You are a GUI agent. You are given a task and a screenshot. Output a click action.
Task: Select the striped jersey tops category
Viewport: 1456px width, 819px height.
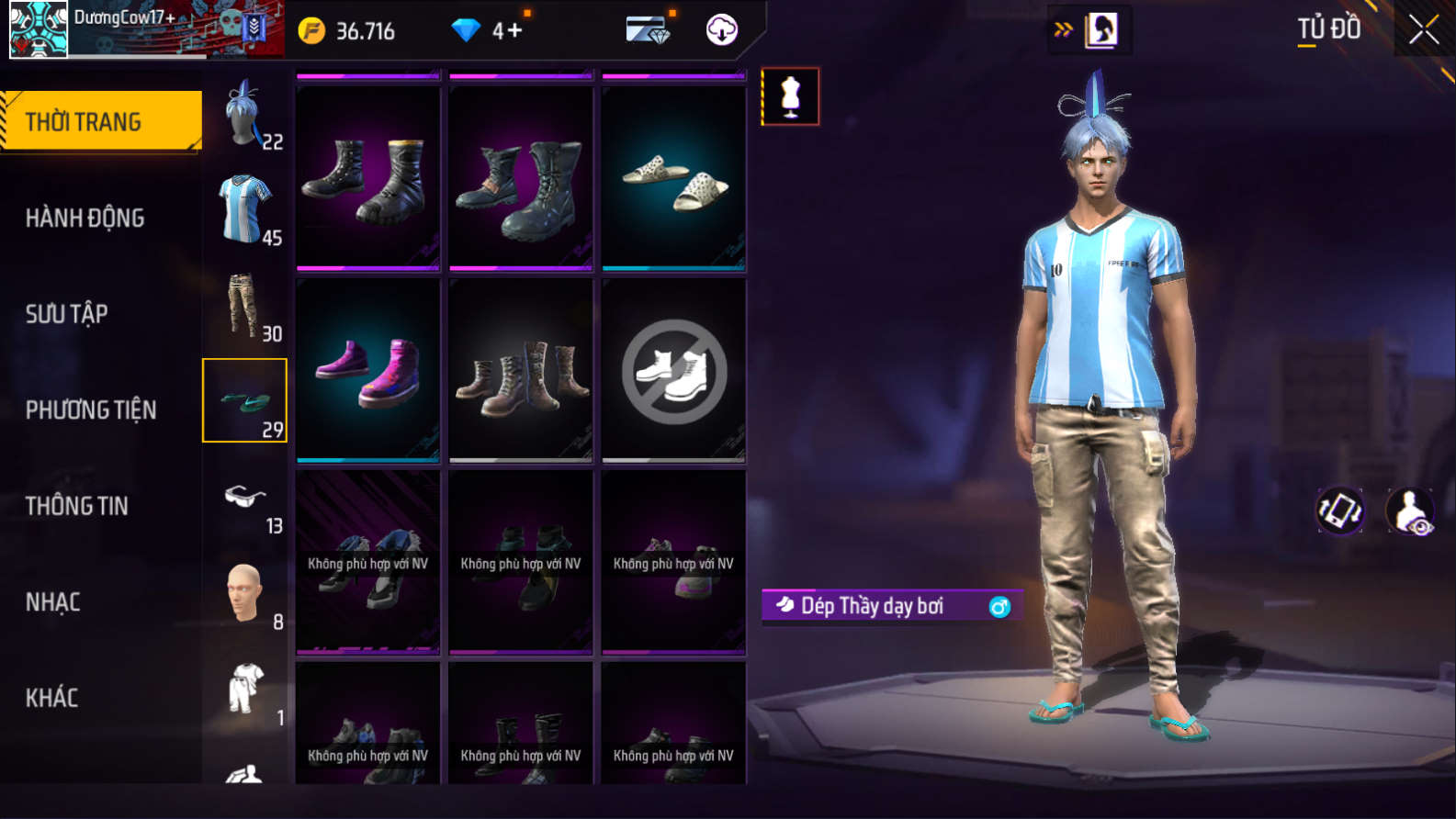pyautogui.click(x=245, y=210)
